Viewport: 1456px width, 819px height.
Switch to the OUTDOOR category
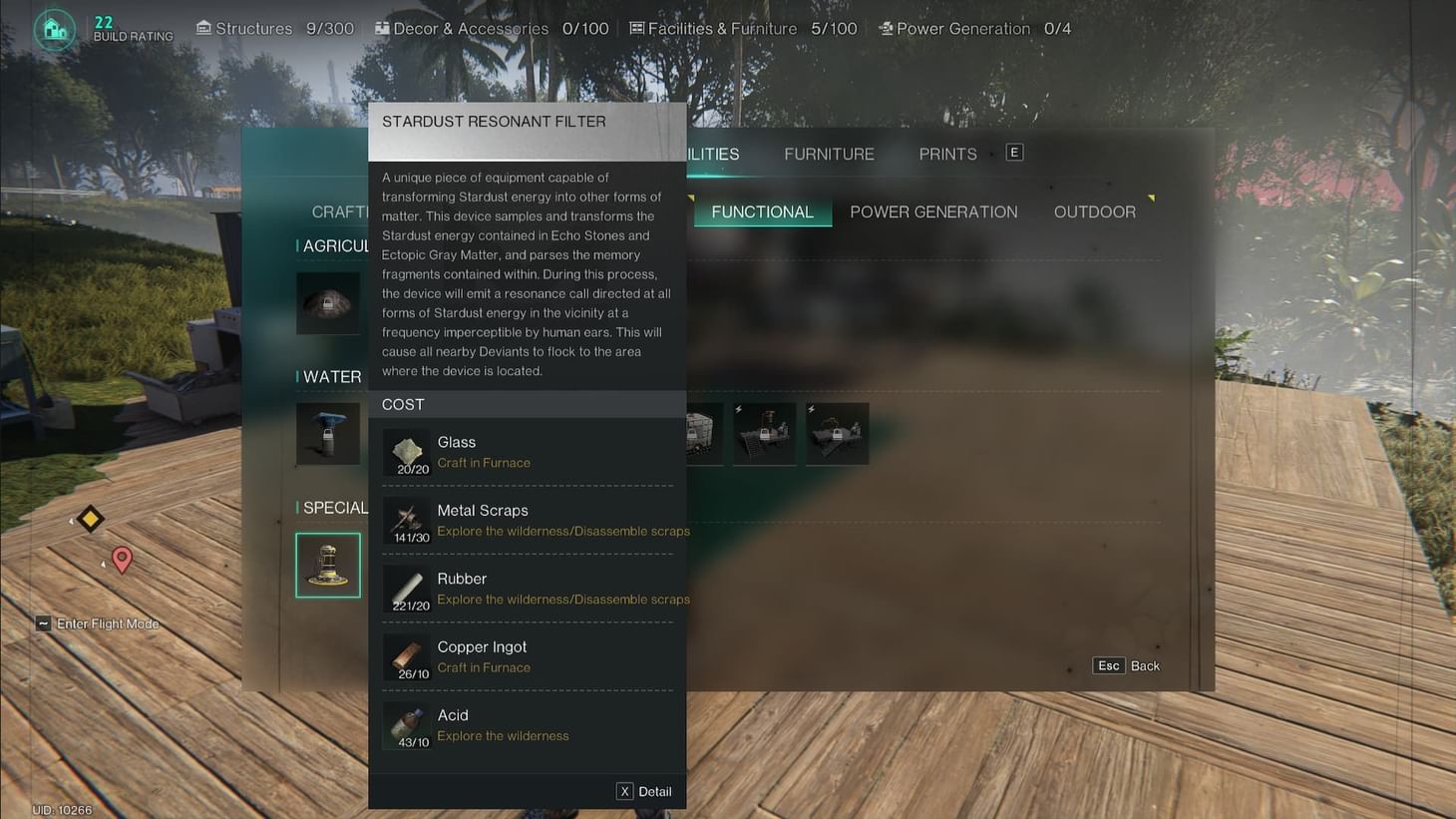pos(1095,211)
